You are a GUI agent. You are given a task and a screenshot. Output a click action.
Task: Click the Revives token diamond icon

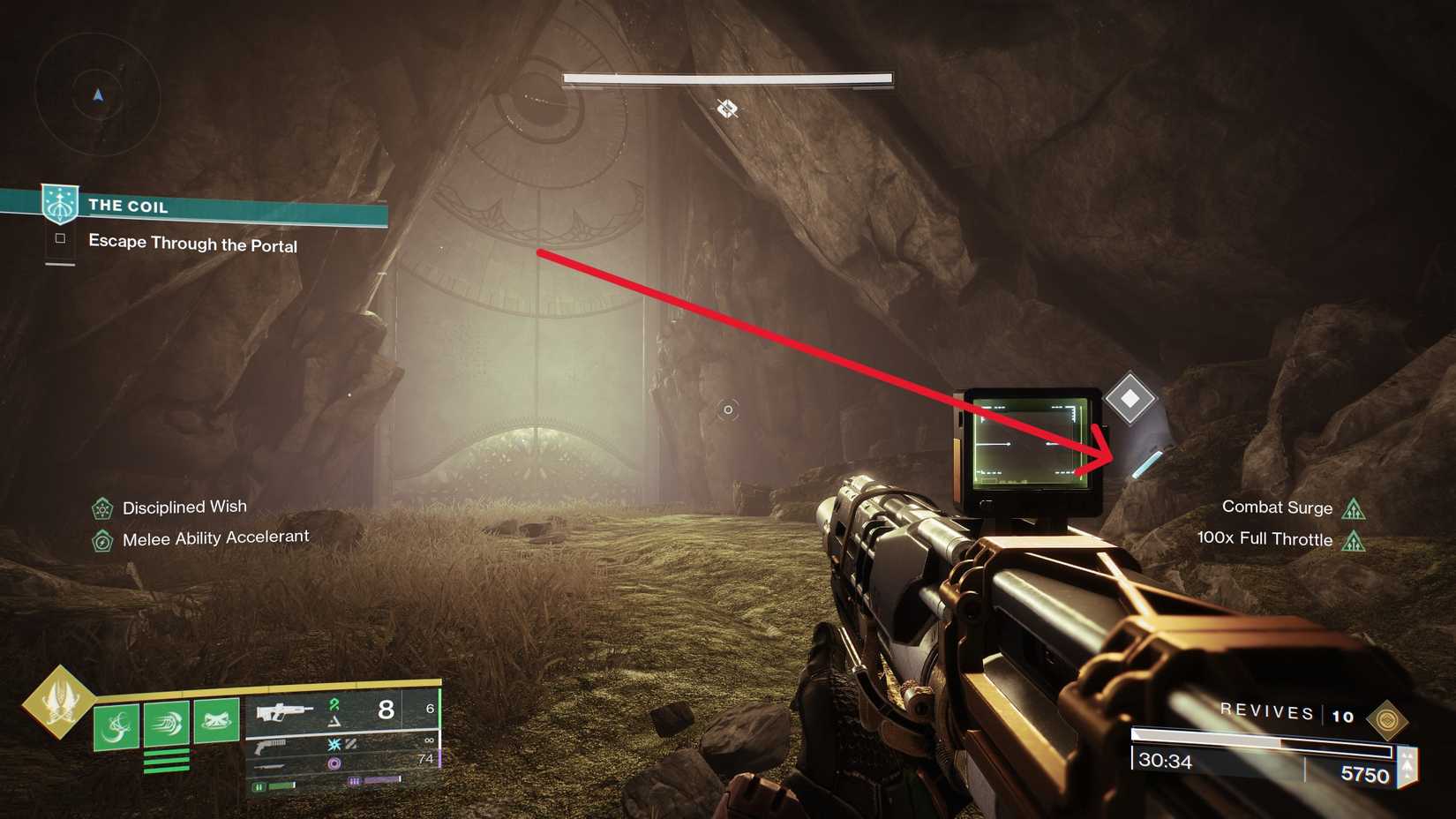(x=1386, y=719)
